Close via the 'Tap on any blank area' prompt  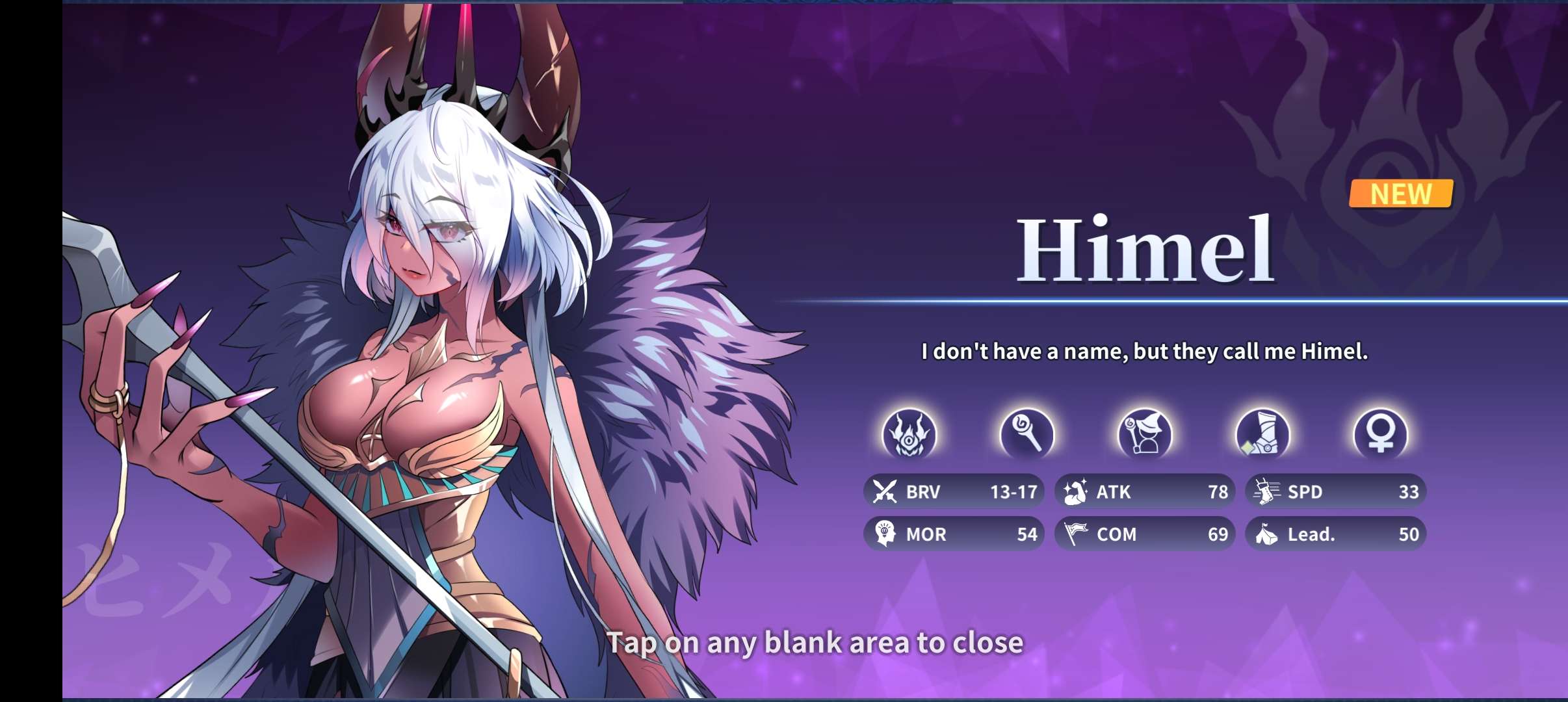tap(815, 643)
